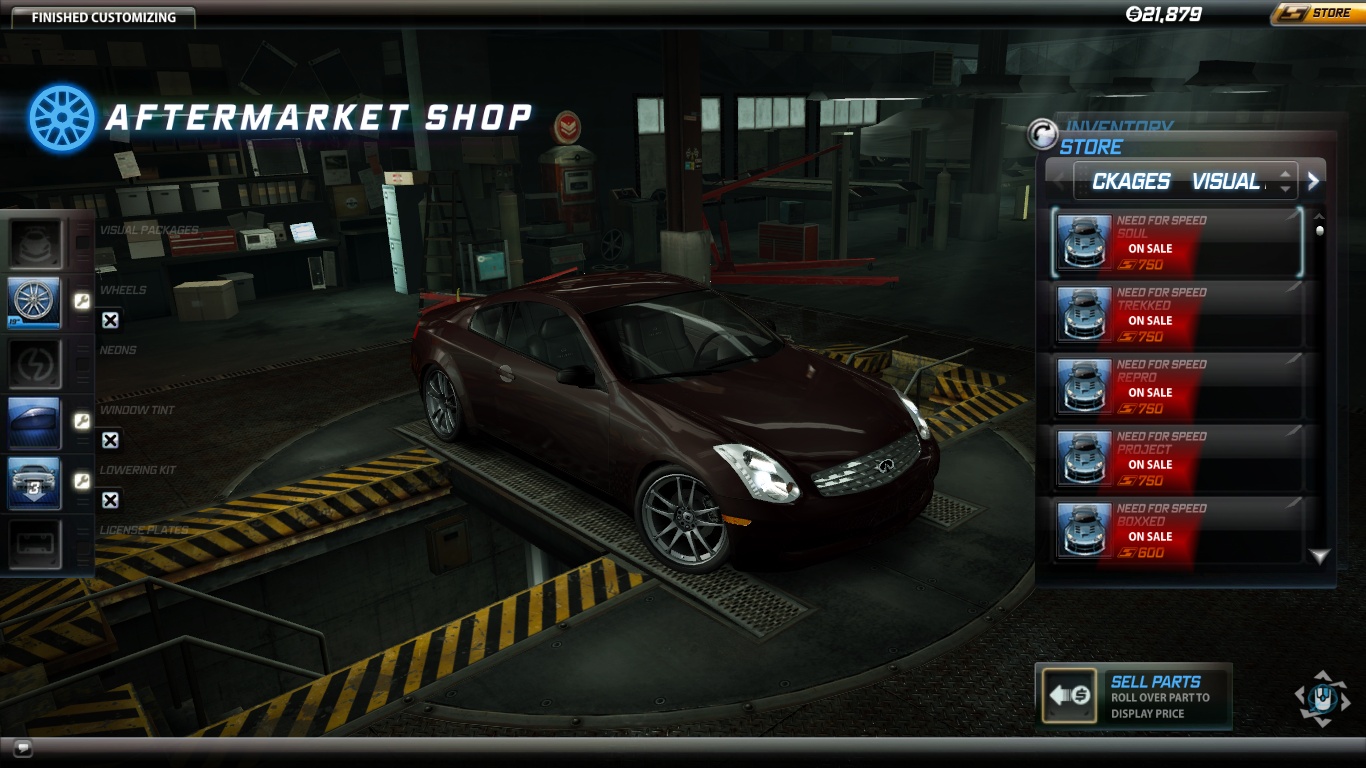Choose the Need for Speed Trekked package

pyautogui.click(x=1178, y=315)
